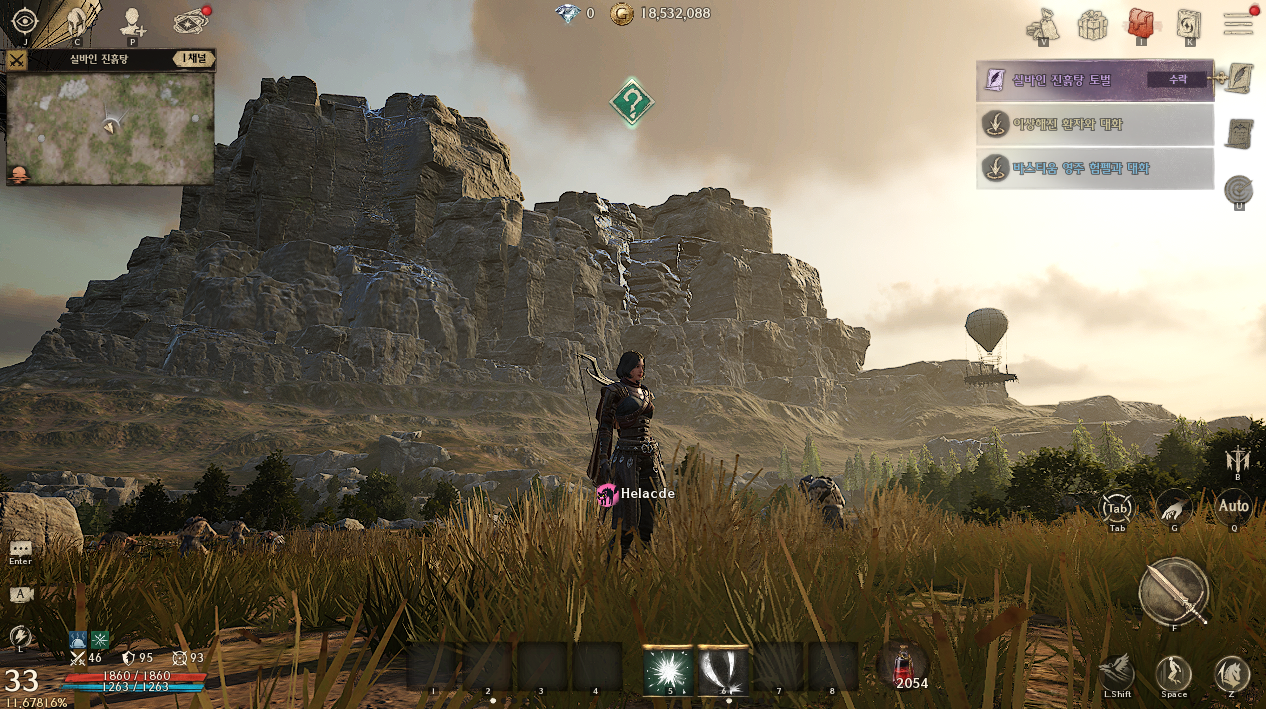The width and height of the screenshot is (1266, 709).
Task: Select the 바스티움 영주 험펠과 대화 quest entry
Action: tap(1094, 168)
